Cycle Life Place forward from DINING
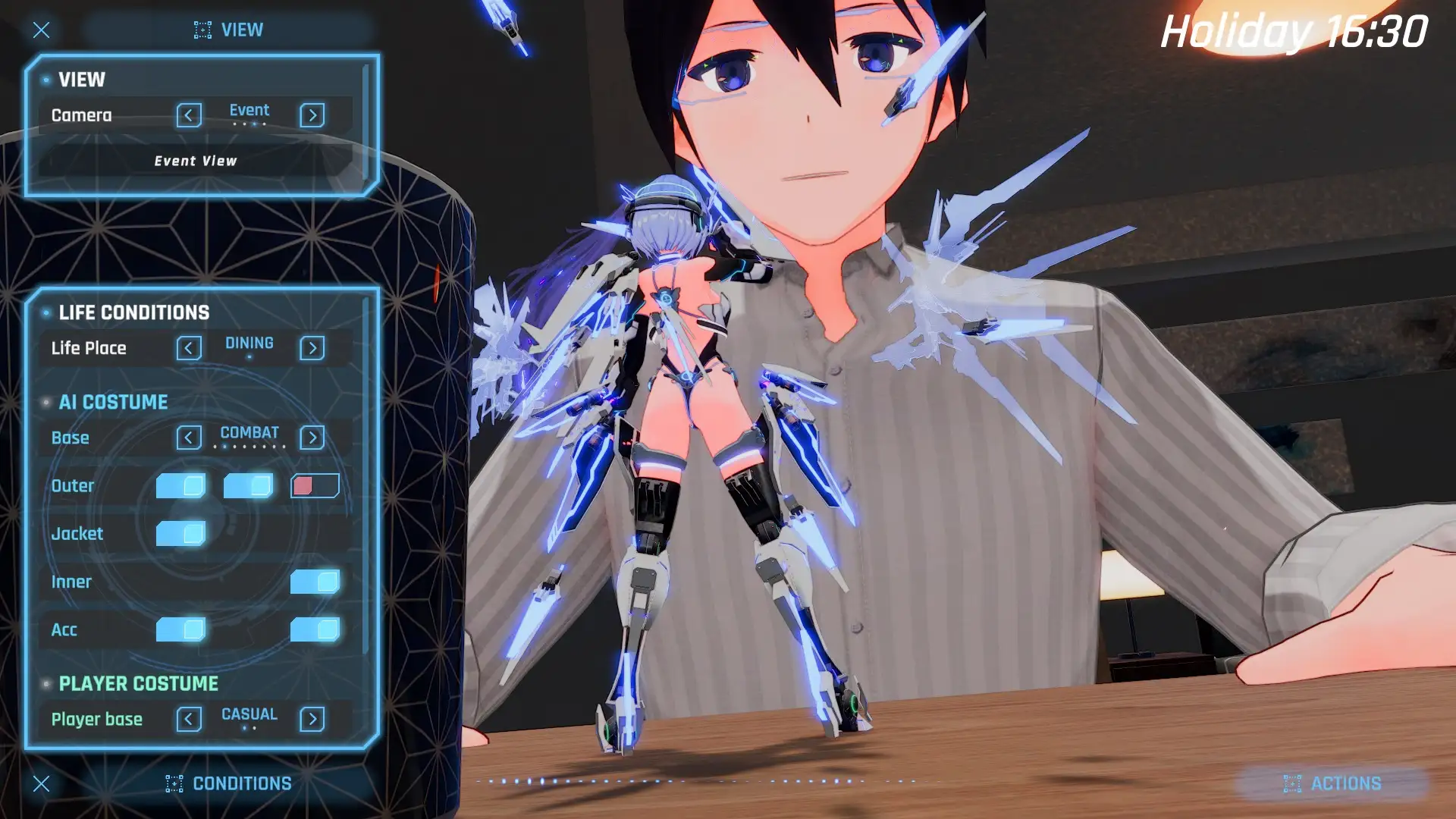Viewport: 1456px width, 819px height. (x=312, y=348)
